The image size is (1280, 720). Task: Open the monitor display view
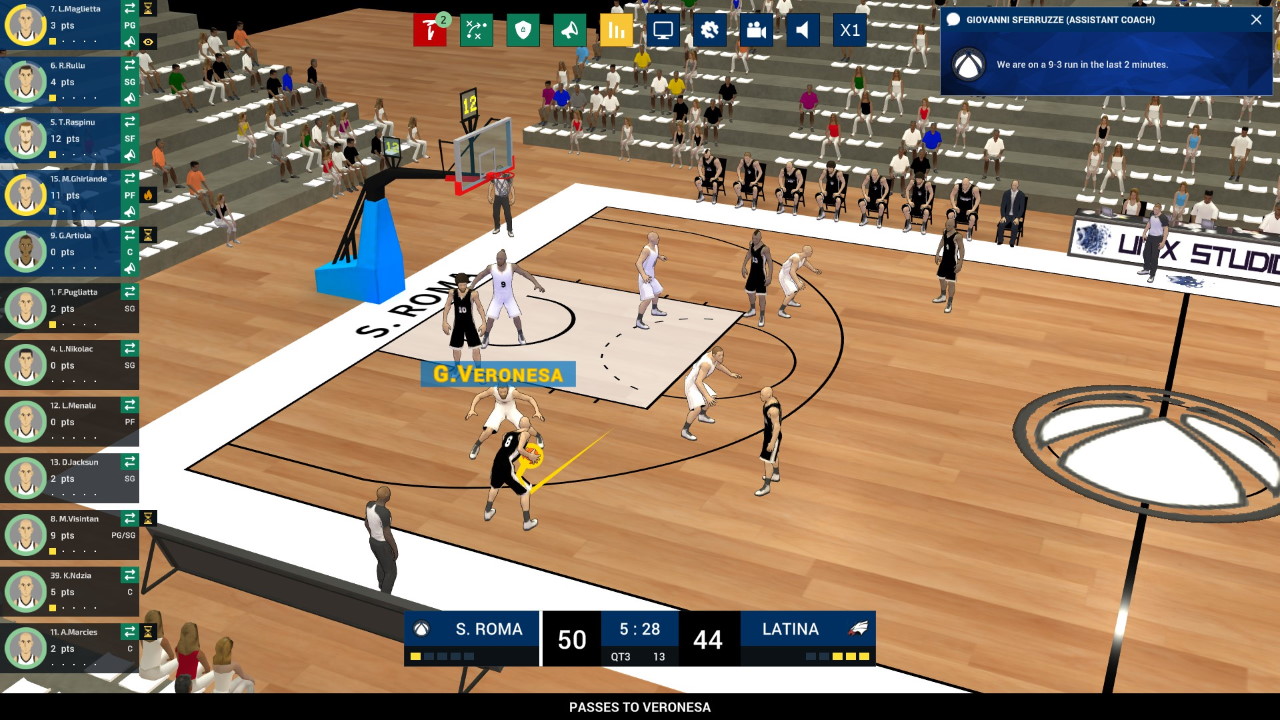tap(662, 30)
